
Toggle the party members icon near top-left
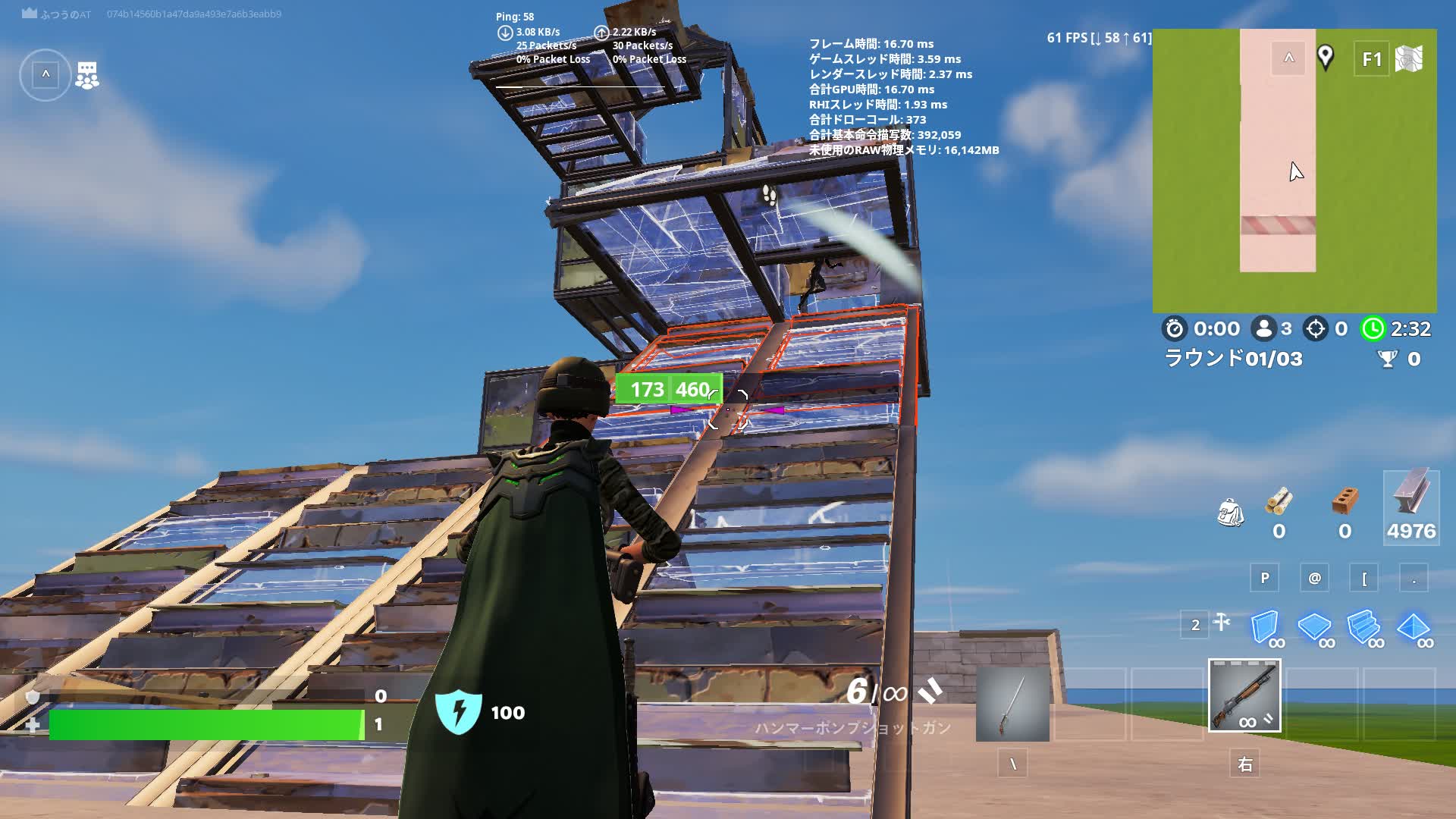tap(89, 73)
